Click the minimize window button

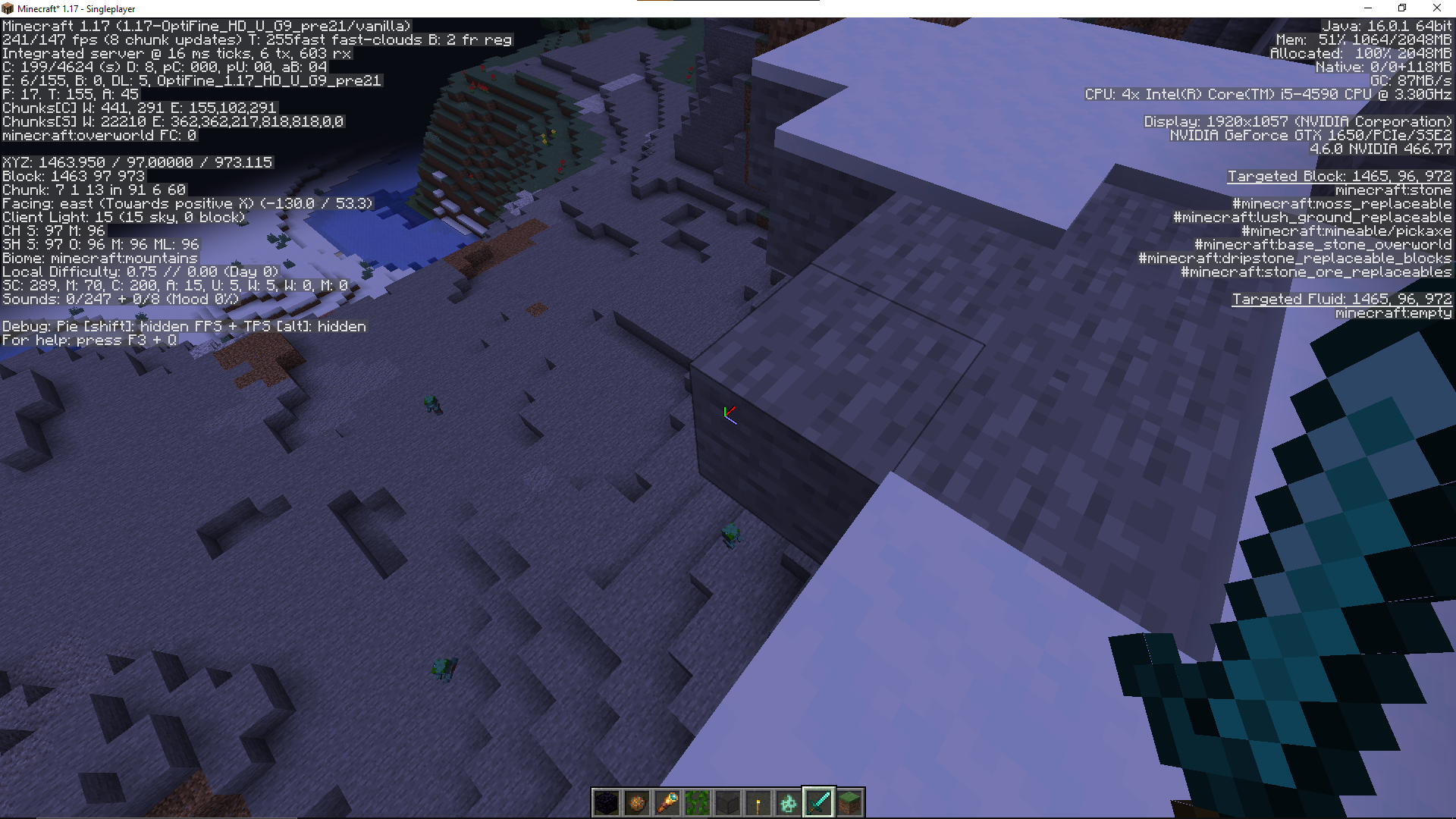tap(1367, 8)
